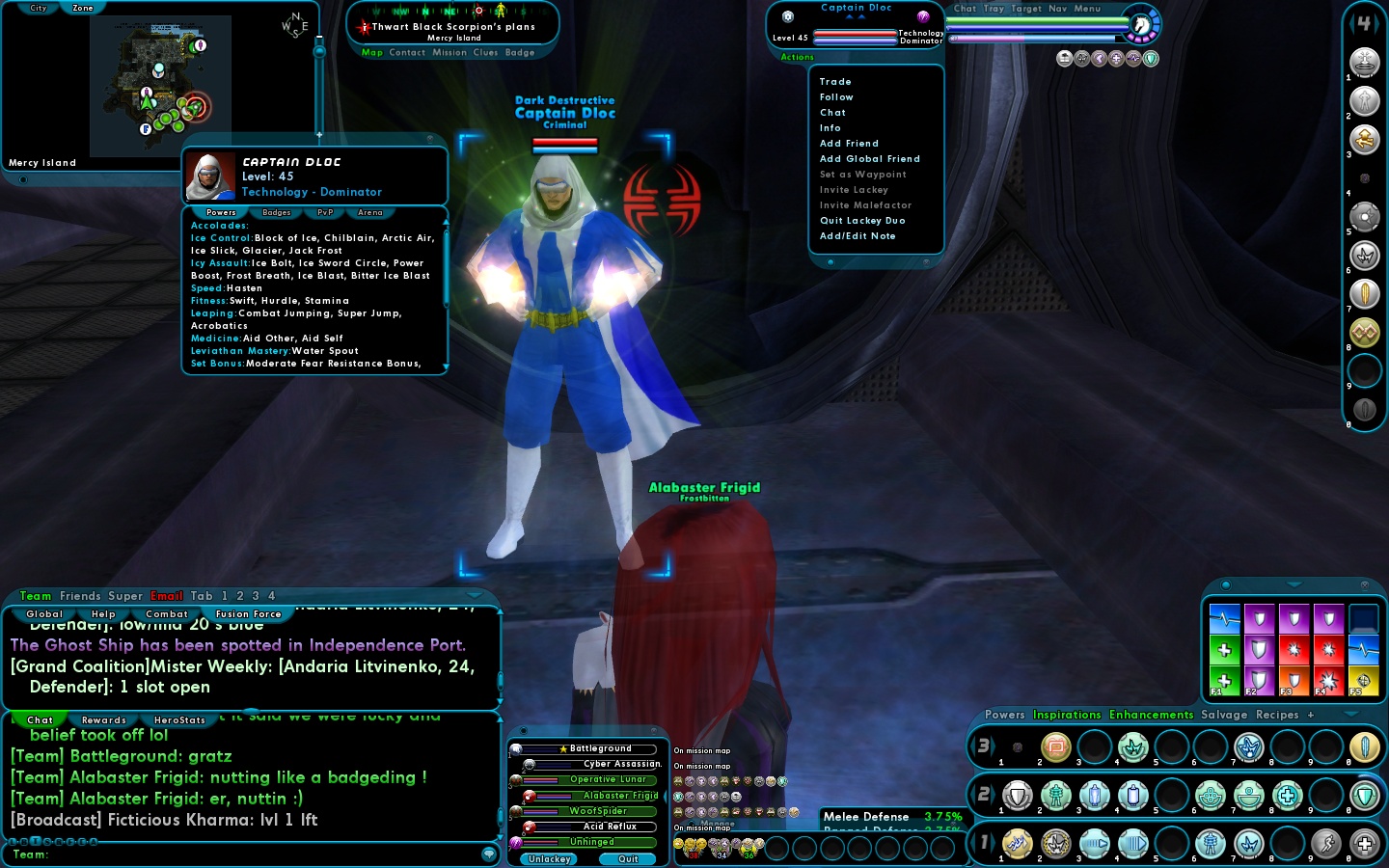Toggle the City view on the minimap
Viewport: 1389px width, 868px height.
pyautogui.click(x=37, y=7)
